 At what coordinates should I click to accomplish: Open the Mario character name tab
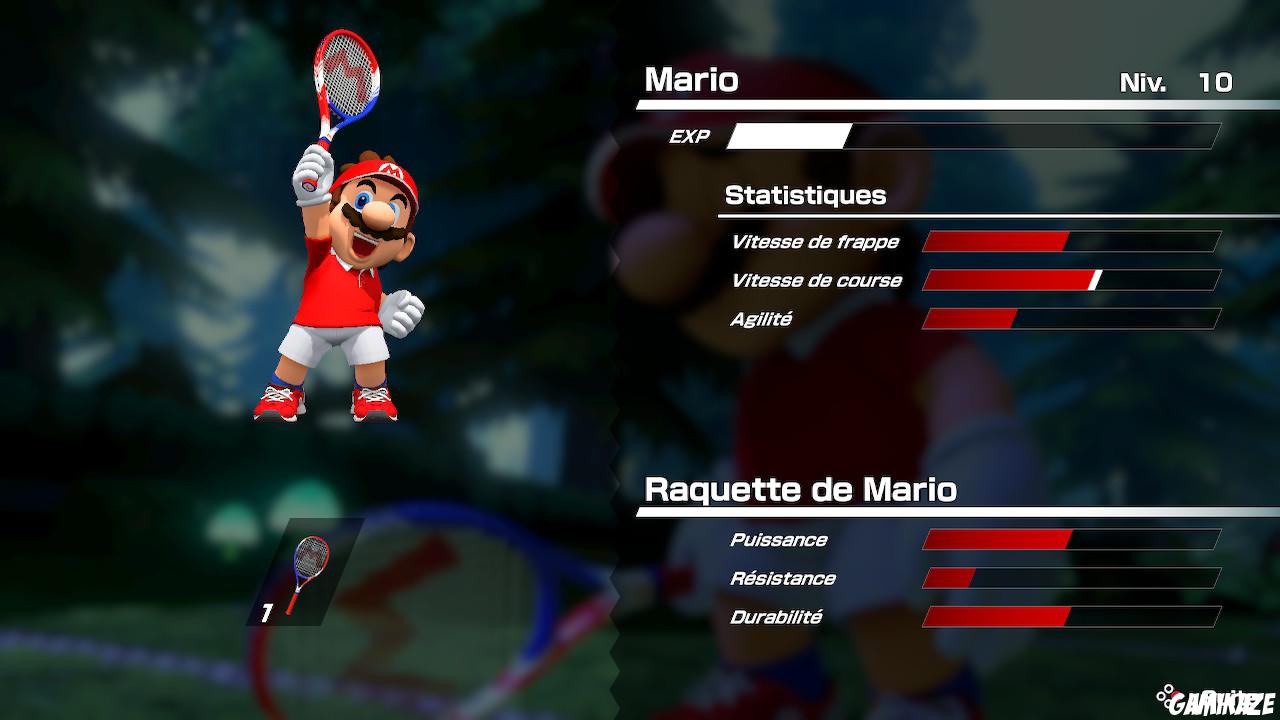pyautogui.click(x=692, y=81)
